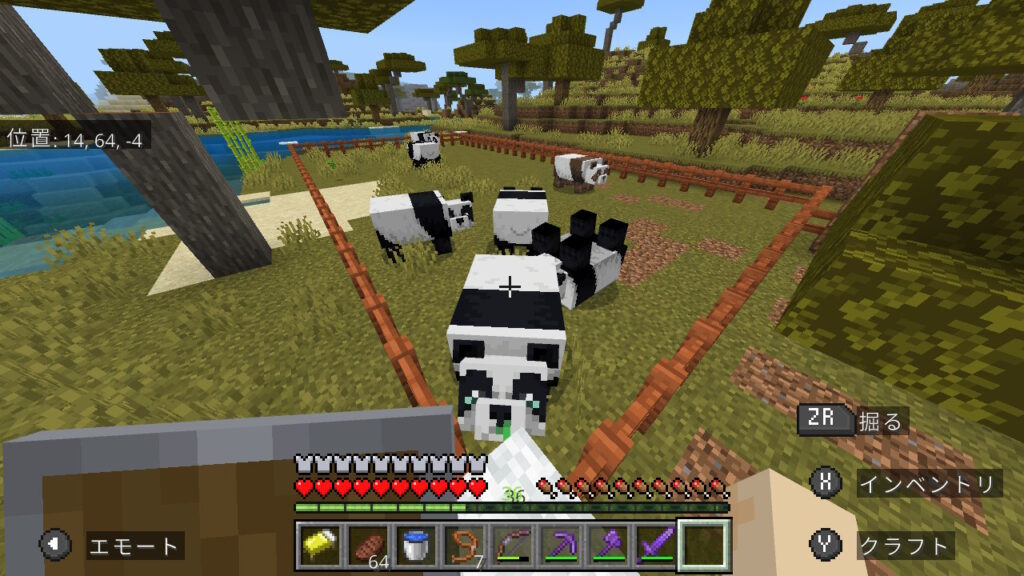1024x576 pixels.
Task: Select the yellow bed hotbar slot
Action: [x=317, y=545]
